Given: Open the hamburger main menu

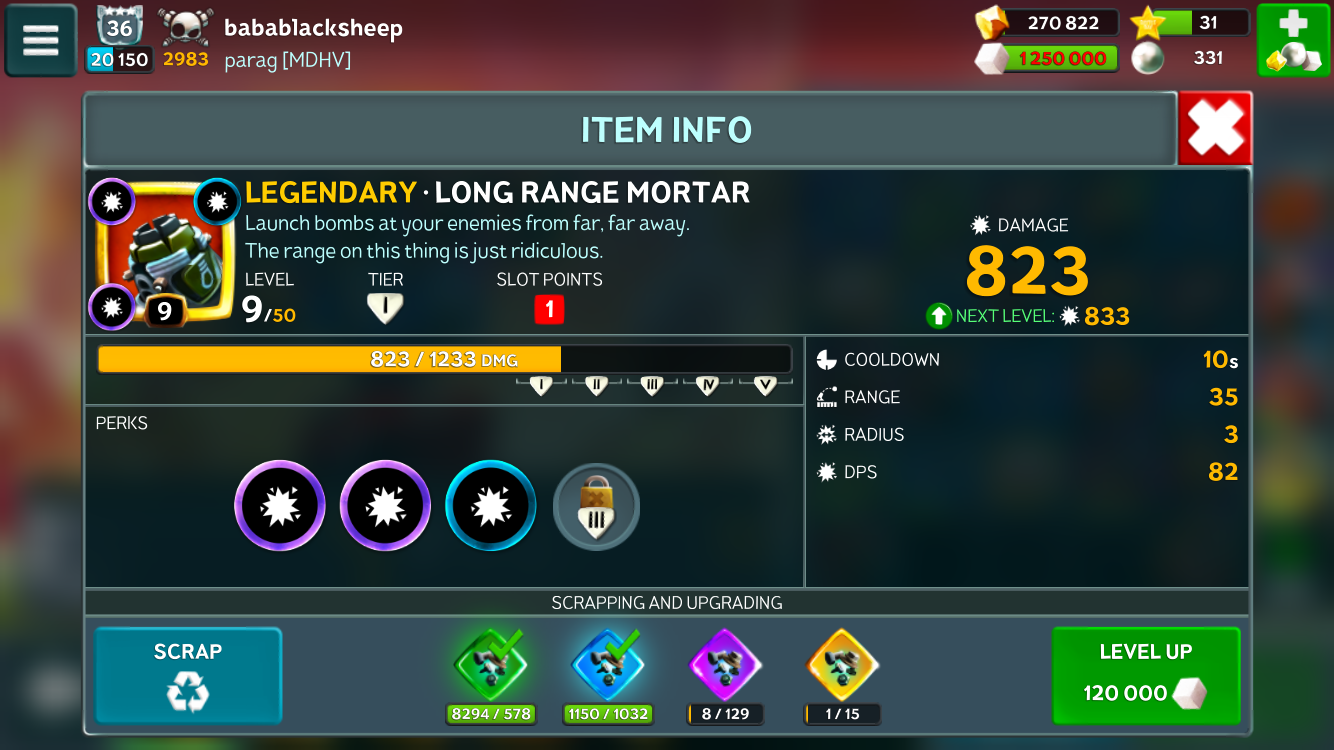Looking at the screenshot, I should pos(41,40).
